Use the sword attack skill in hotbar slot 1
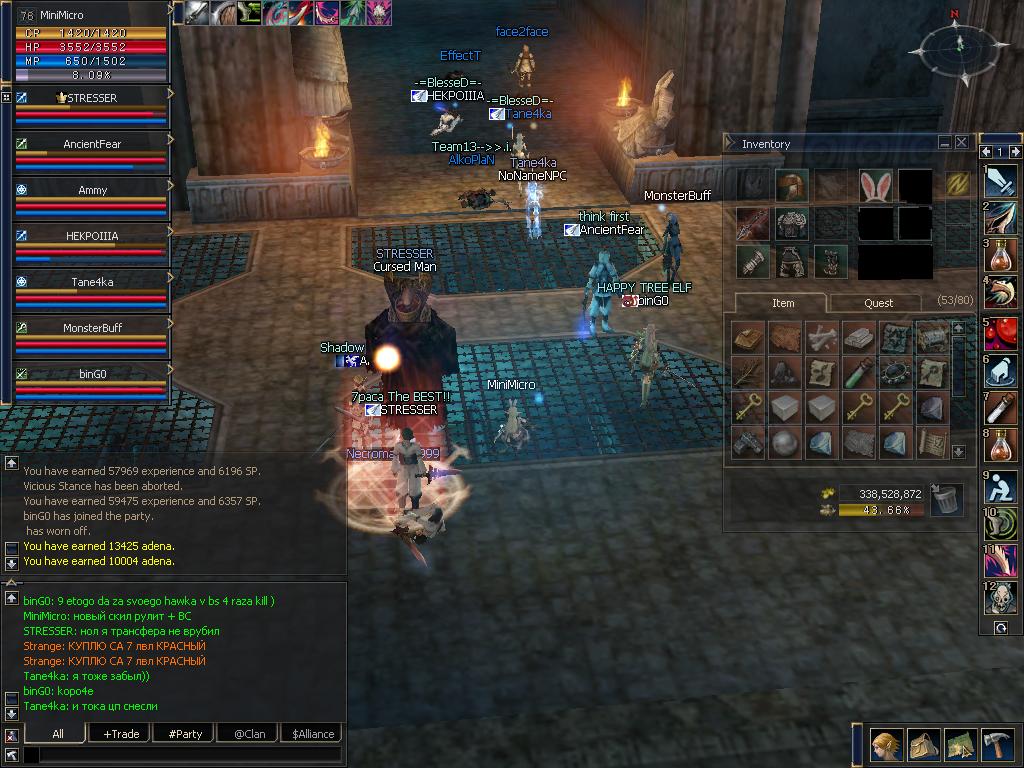 pyautogui.click(x=1001, y=181)
